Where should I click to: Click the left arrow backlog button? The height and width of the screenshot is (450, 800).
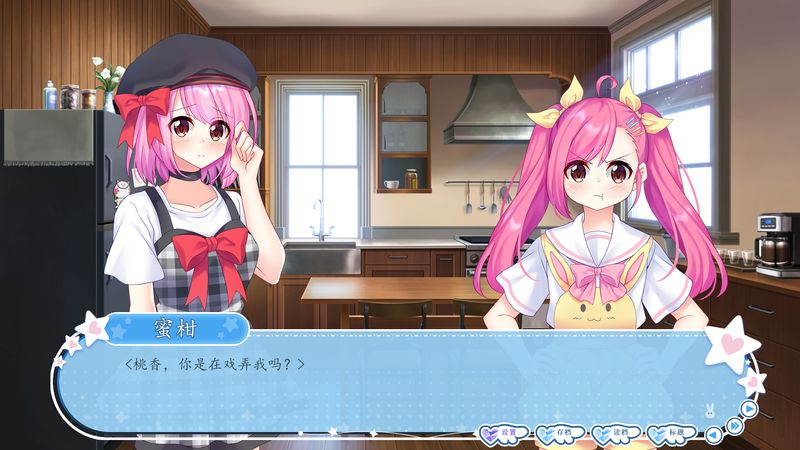[713, 434]
